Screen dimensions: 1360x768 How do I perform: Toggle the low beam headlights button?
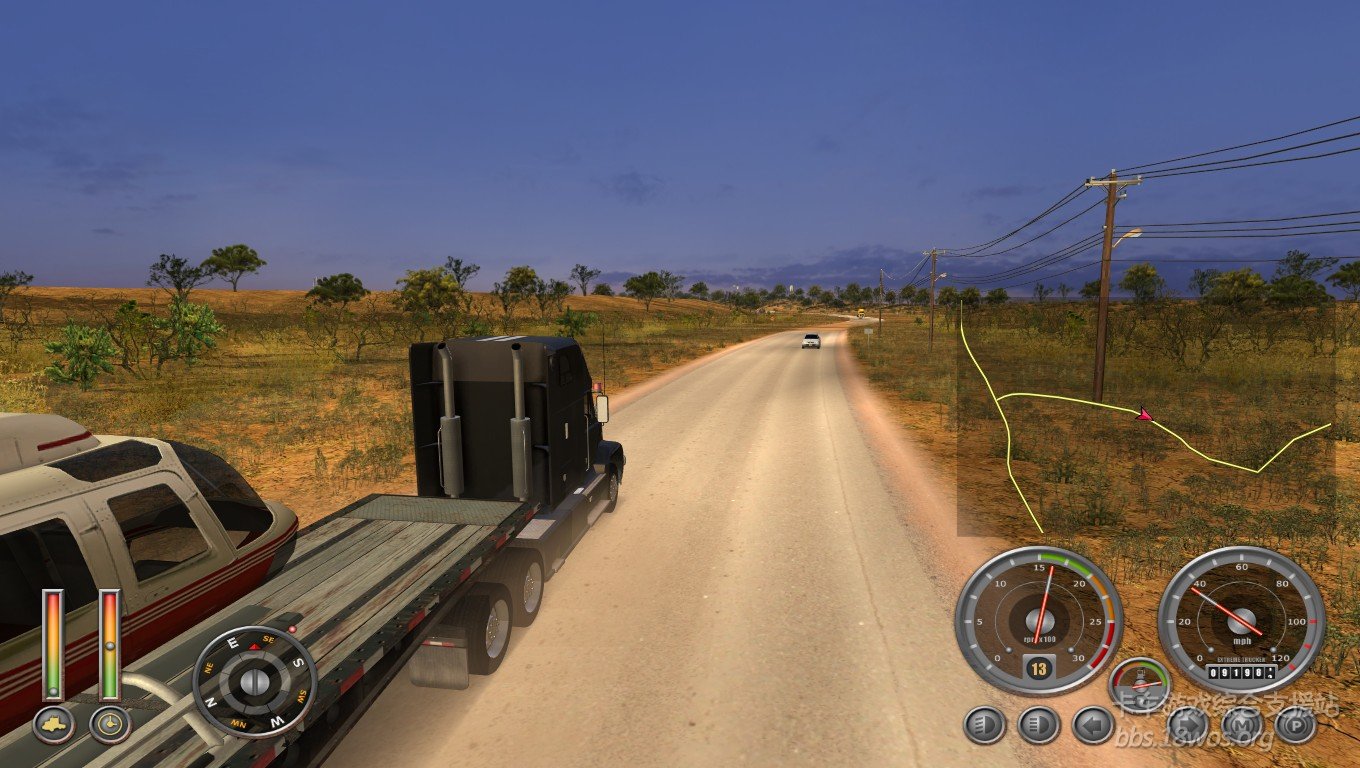point(984,725)
